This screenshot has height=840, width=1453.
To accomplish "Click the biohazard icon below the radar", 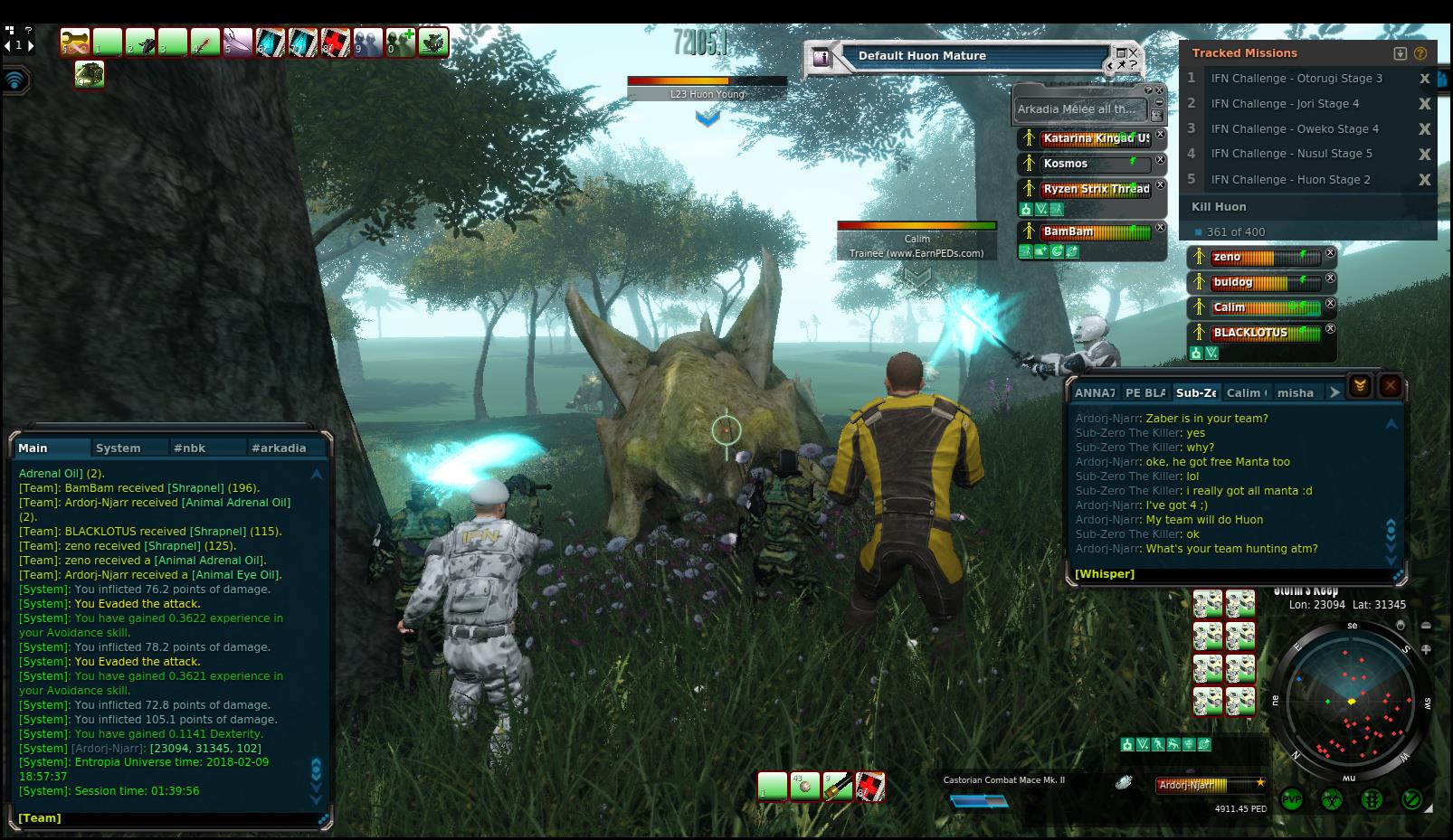I will point(1332,800).
